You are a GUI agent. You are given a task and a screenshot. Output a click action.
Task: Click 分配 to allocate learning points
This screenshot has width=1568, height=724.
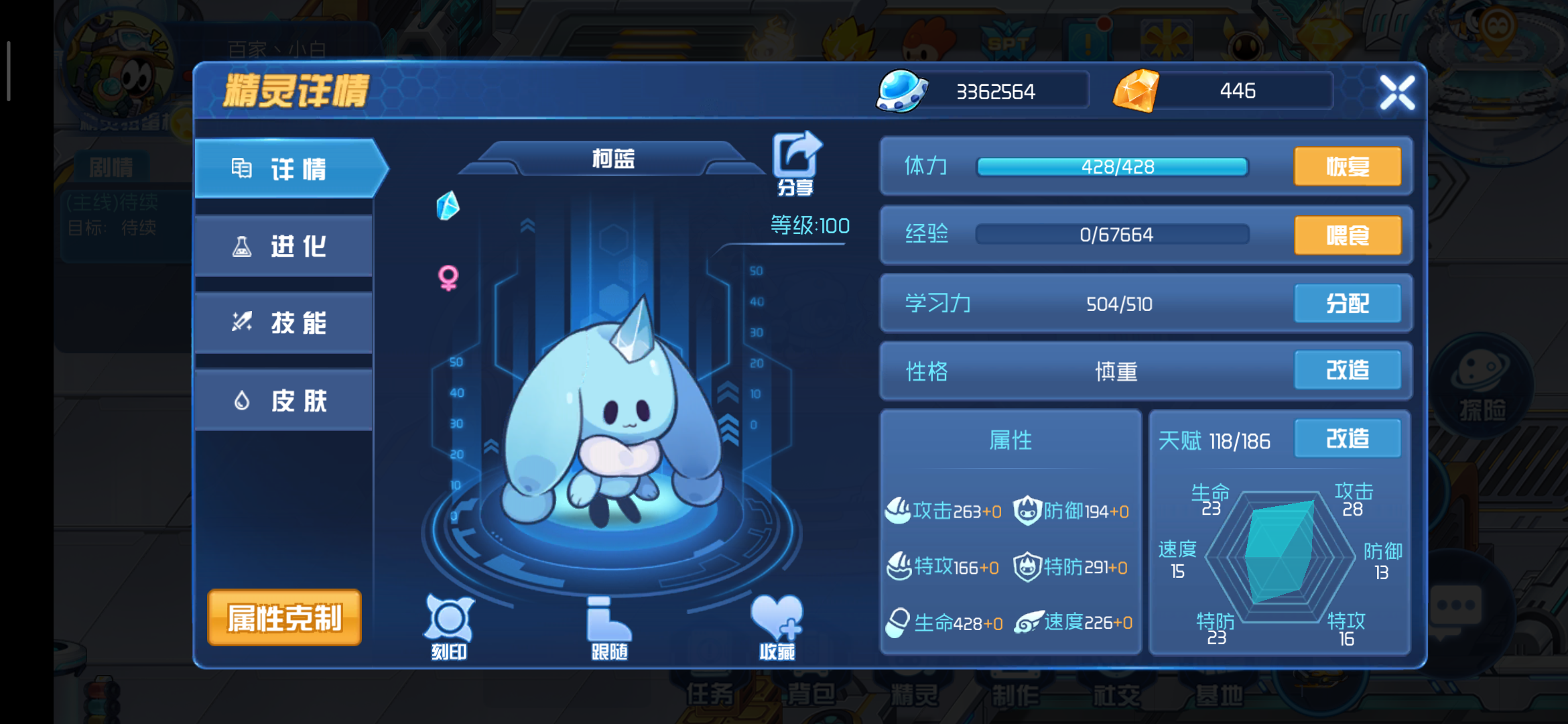tap(1348, 303)
